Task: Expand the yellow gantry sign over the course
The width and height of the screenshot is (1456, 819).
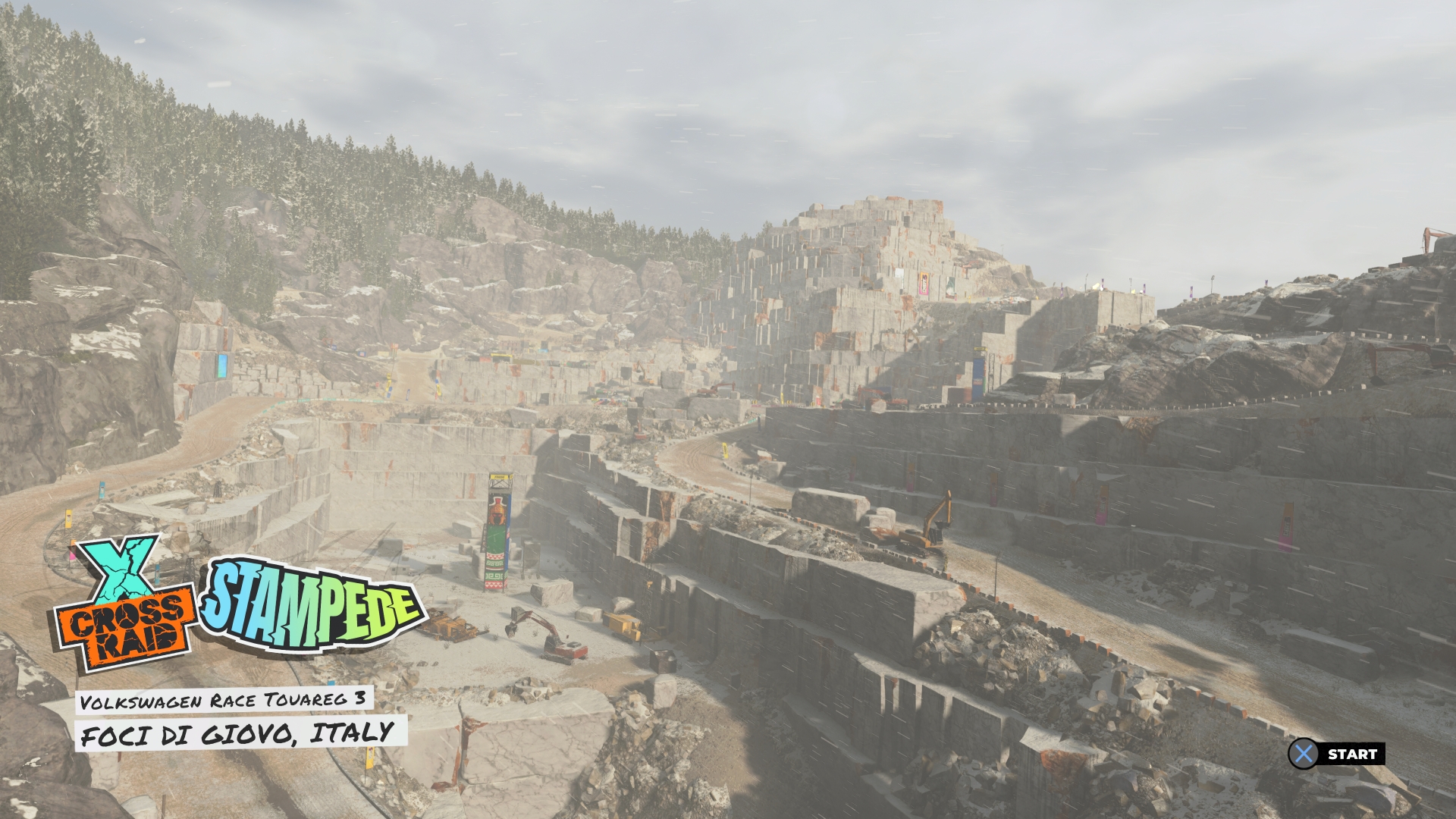Action: [499, 476]
